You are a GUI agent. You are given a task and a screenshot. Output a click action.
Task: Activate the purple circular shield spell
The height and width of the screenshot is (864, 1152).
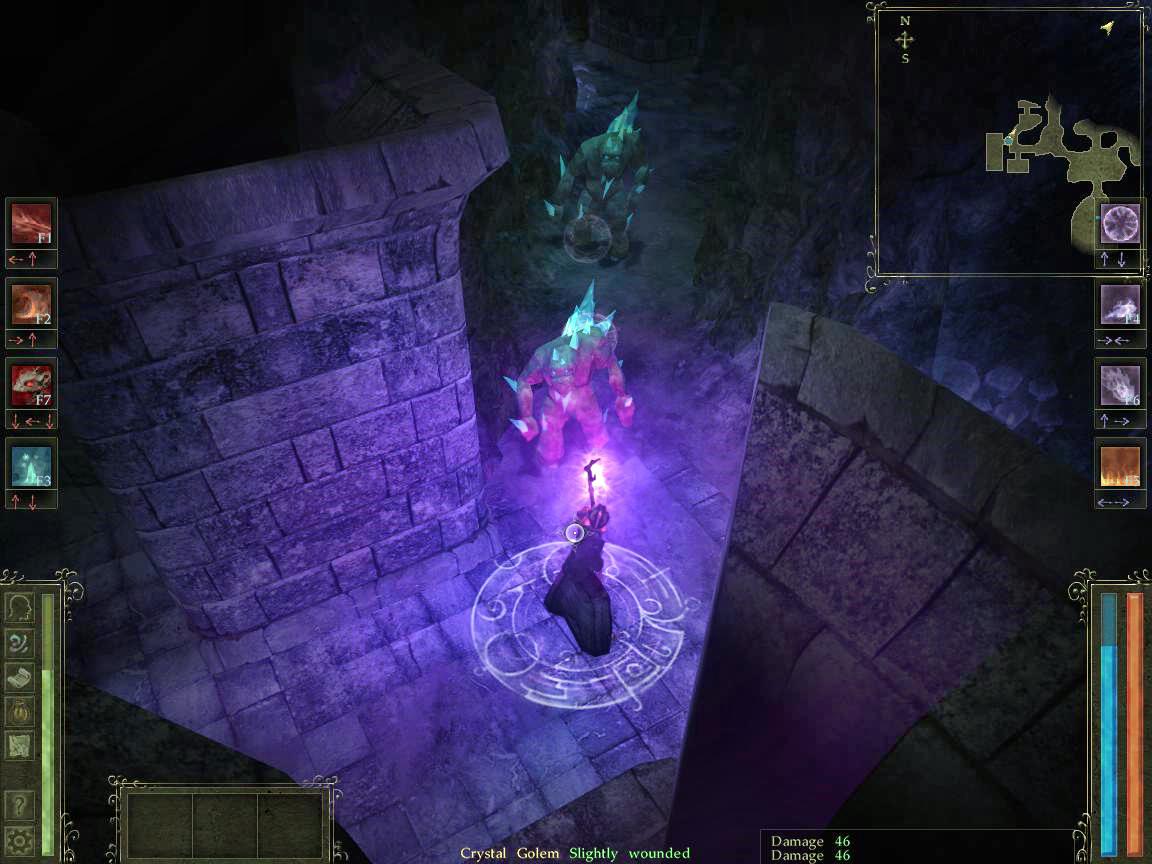1120,223
